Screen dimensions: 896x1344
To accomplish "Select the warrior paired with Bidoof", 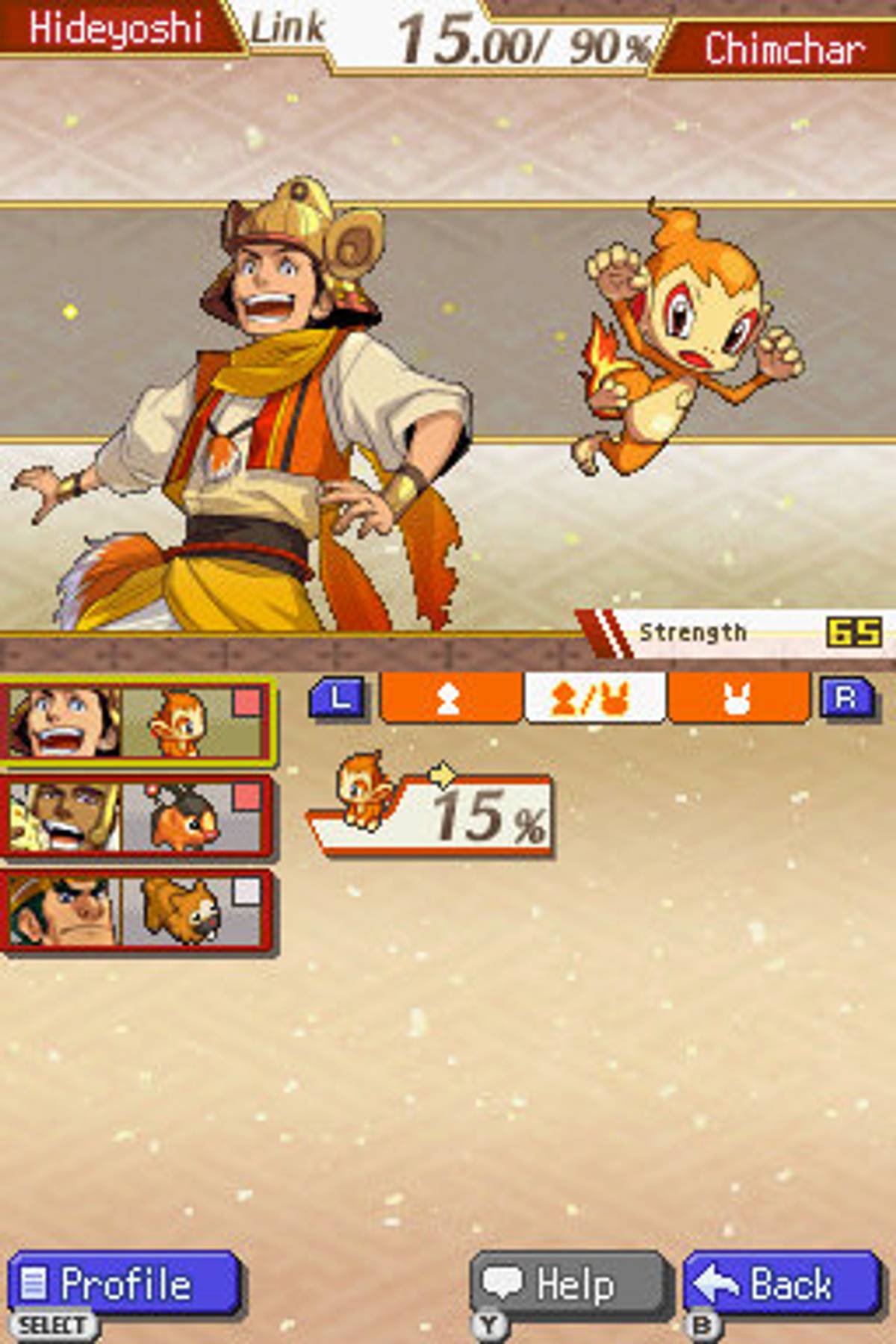I will (x=138, y=911).
